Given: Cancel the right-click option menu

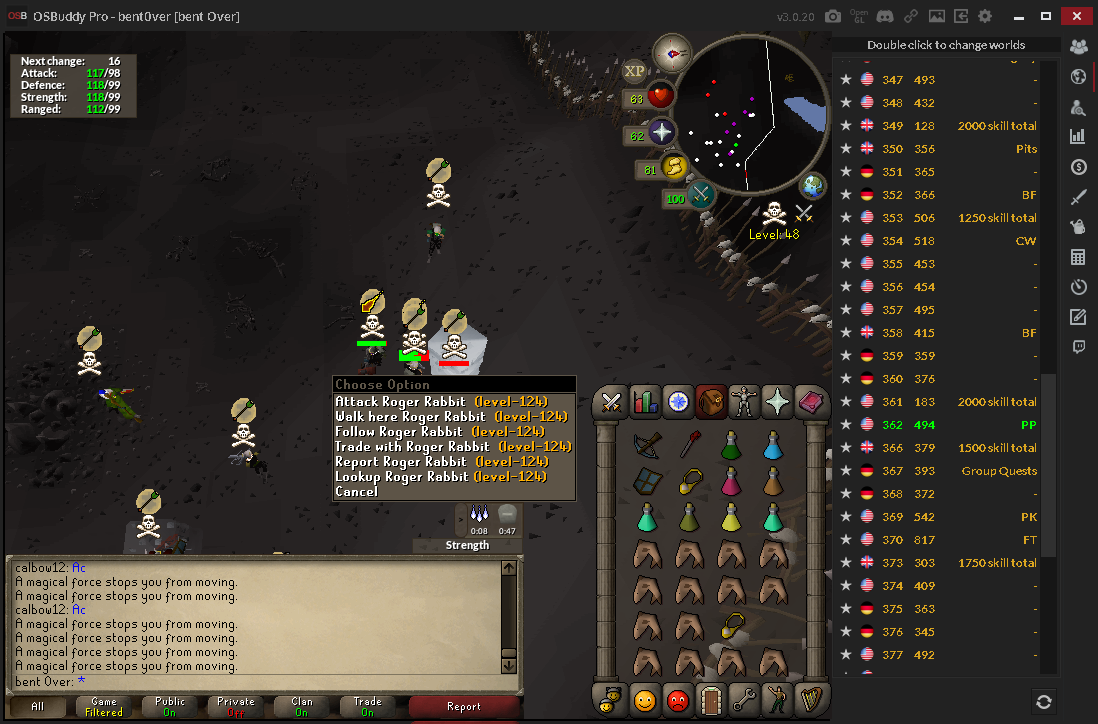Looking at the screenshot, I should coord(357,492).
